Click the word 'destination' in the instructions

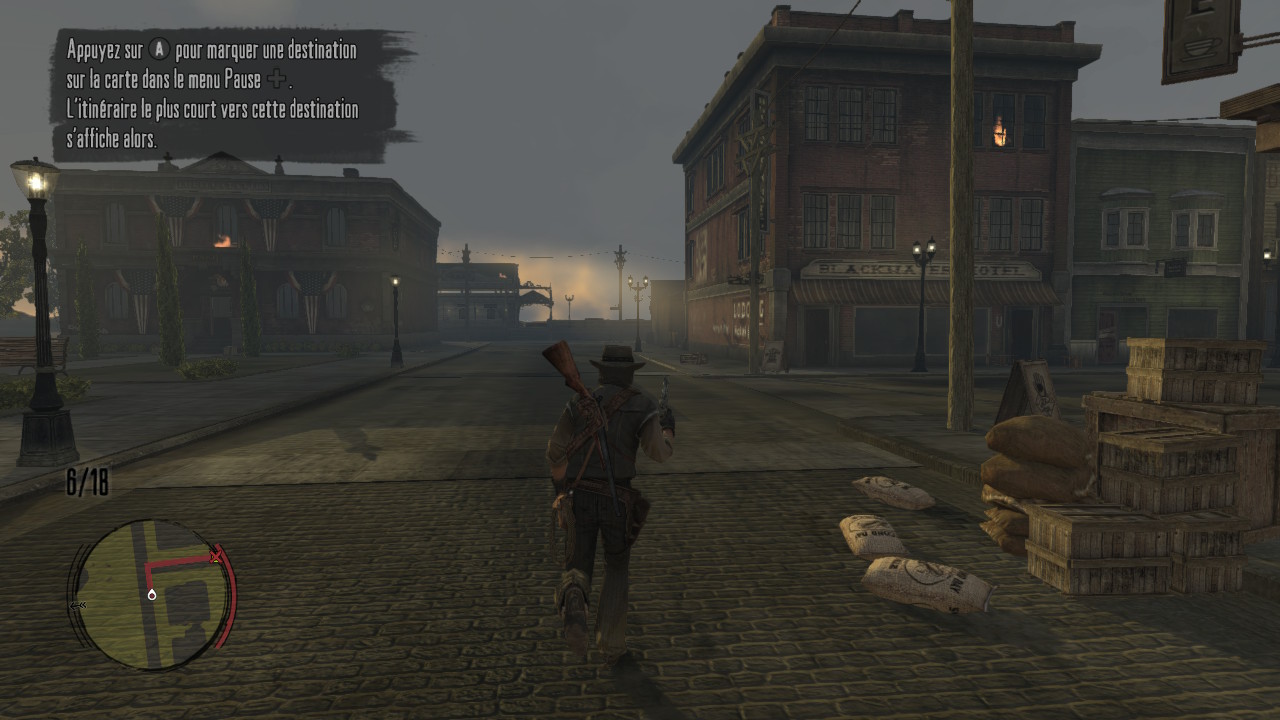[322, 50]
